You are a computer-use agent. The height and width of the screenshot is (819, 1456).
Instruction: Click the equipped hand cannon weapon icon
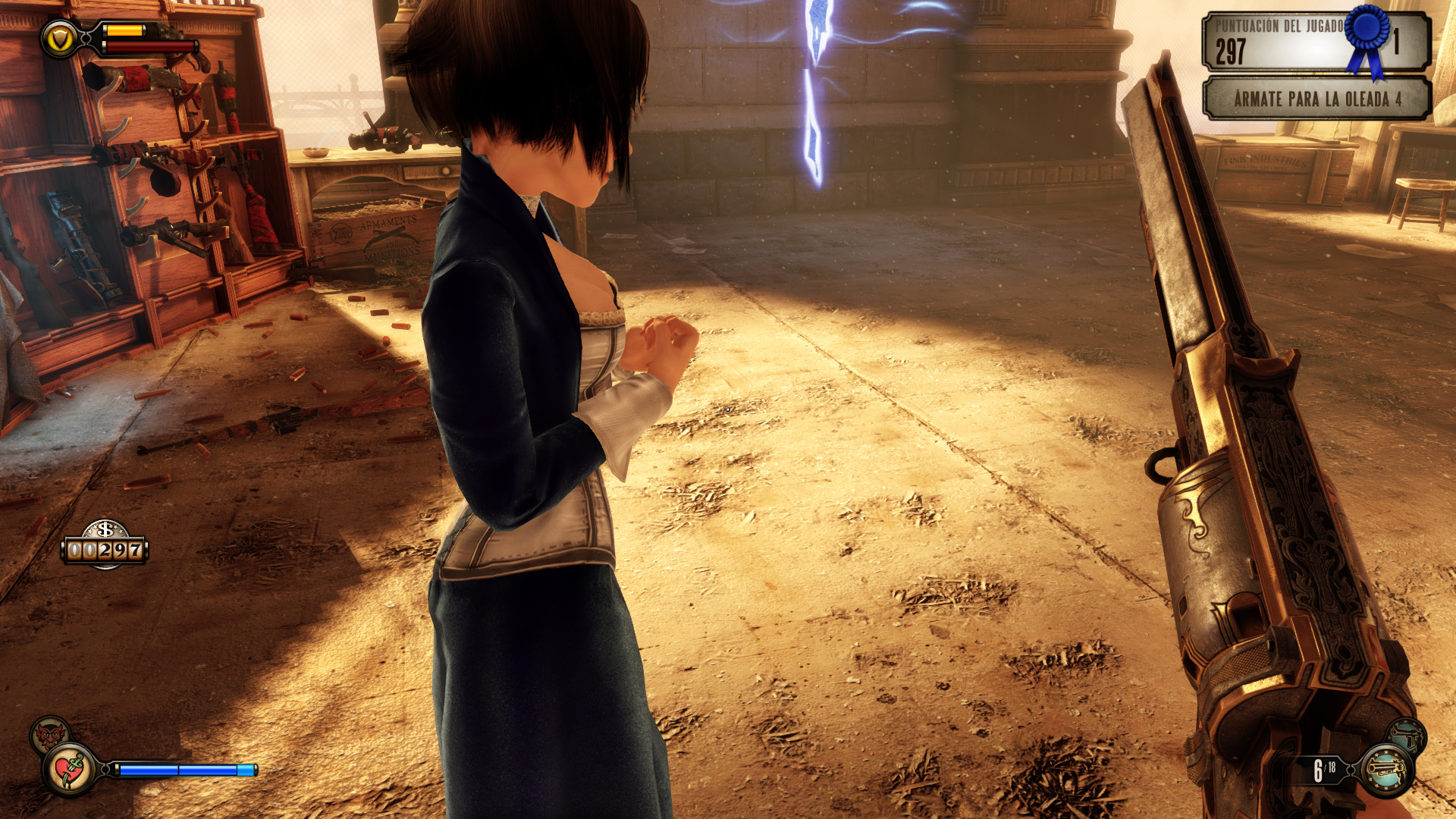(1386, 770)
